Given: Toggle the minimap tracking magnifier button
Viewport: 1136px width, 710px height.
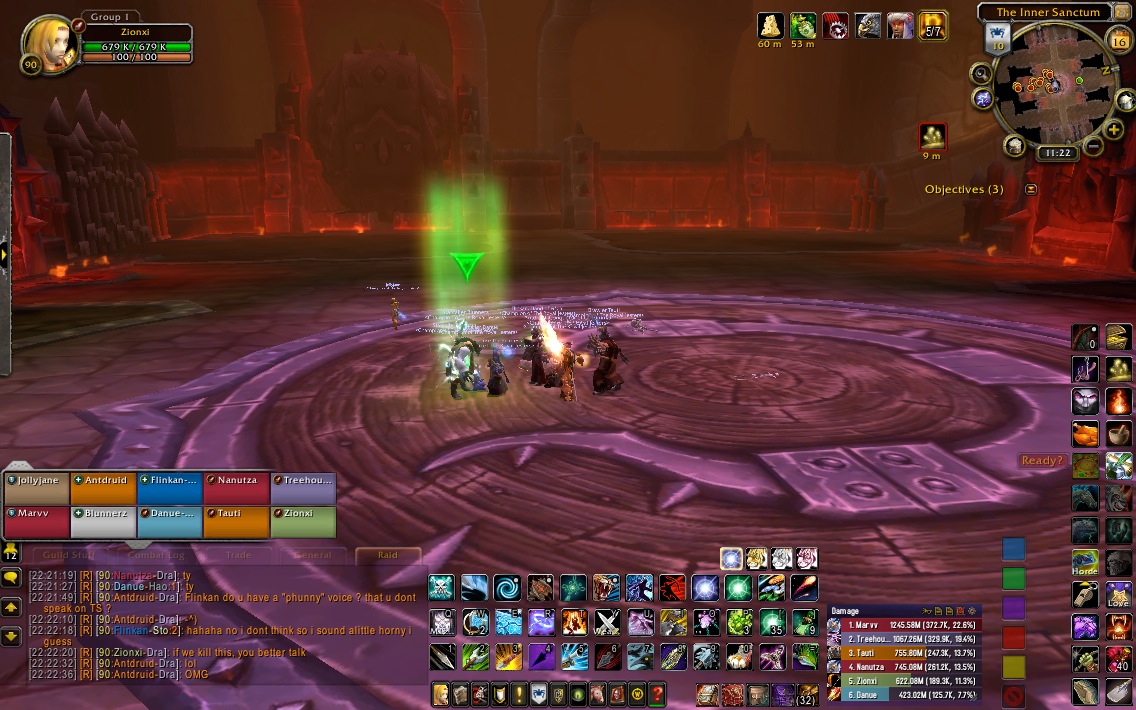Looking at the screenshot, I should 981,73.
